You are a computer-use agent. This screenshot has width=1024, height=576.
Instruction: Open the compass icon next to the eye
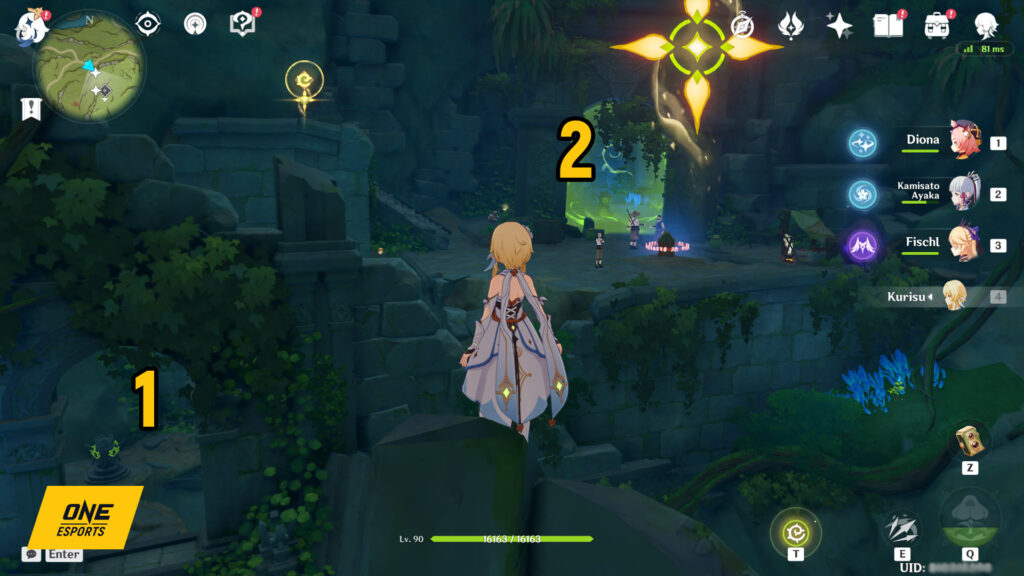195,23
